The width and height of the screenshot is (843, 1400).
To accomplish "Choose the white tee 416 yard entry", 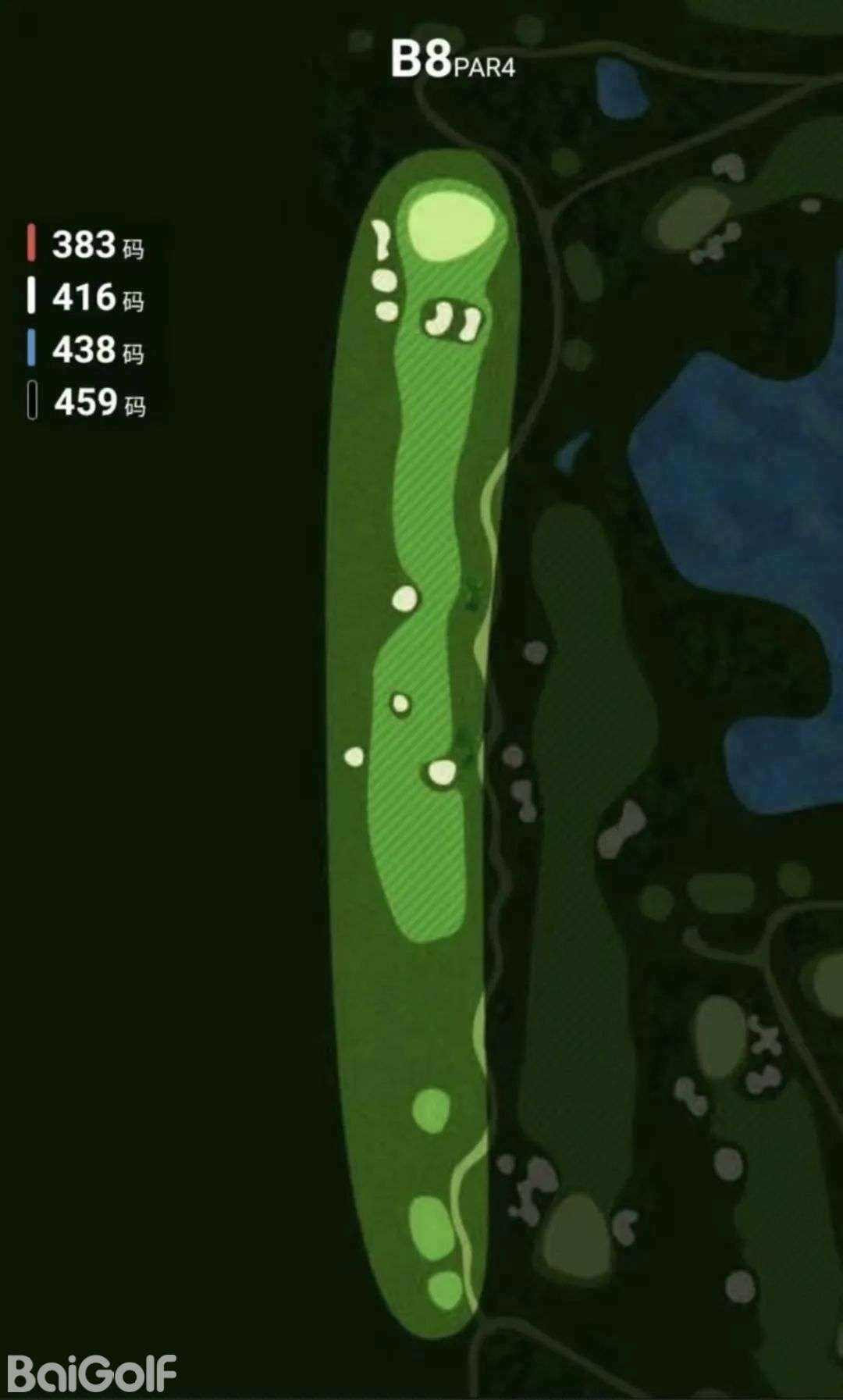I will [87, 297].
